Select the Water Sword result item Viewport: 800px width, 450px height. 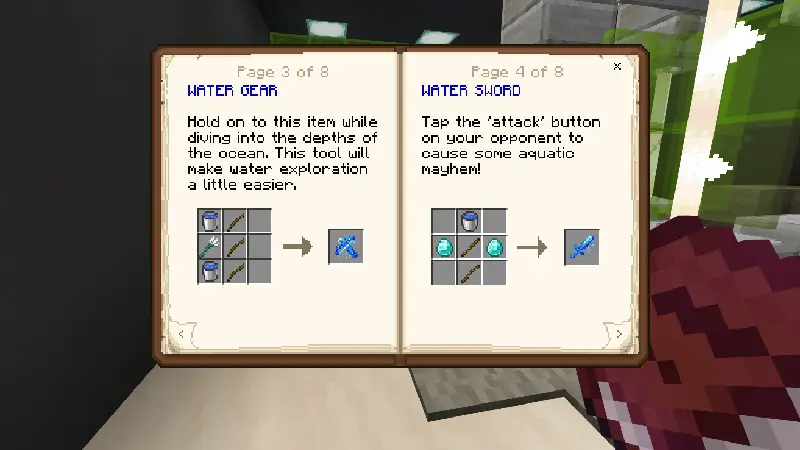[x=581, y=247]
